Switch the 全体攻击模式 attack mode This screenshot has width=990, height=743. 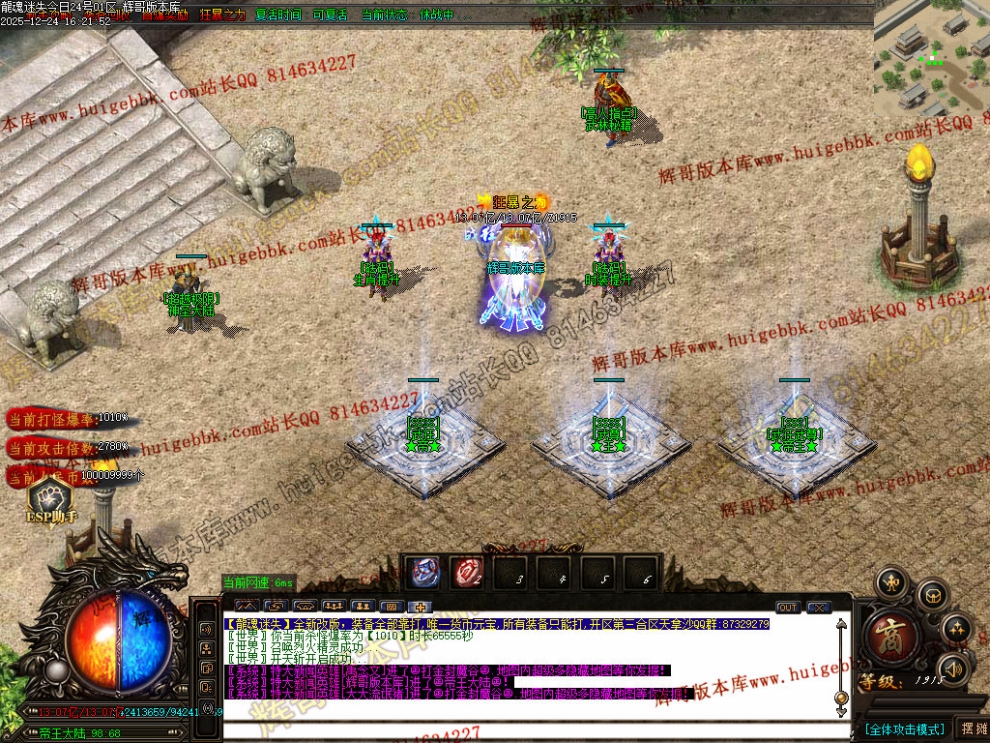(x=904, y=729)
